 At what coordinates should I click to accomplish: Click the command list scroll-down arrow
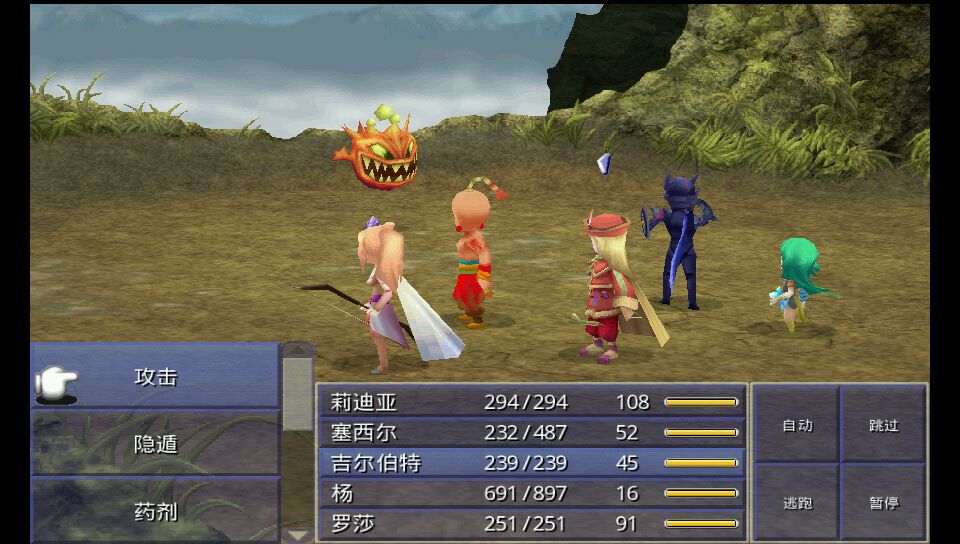click(298, 535)
